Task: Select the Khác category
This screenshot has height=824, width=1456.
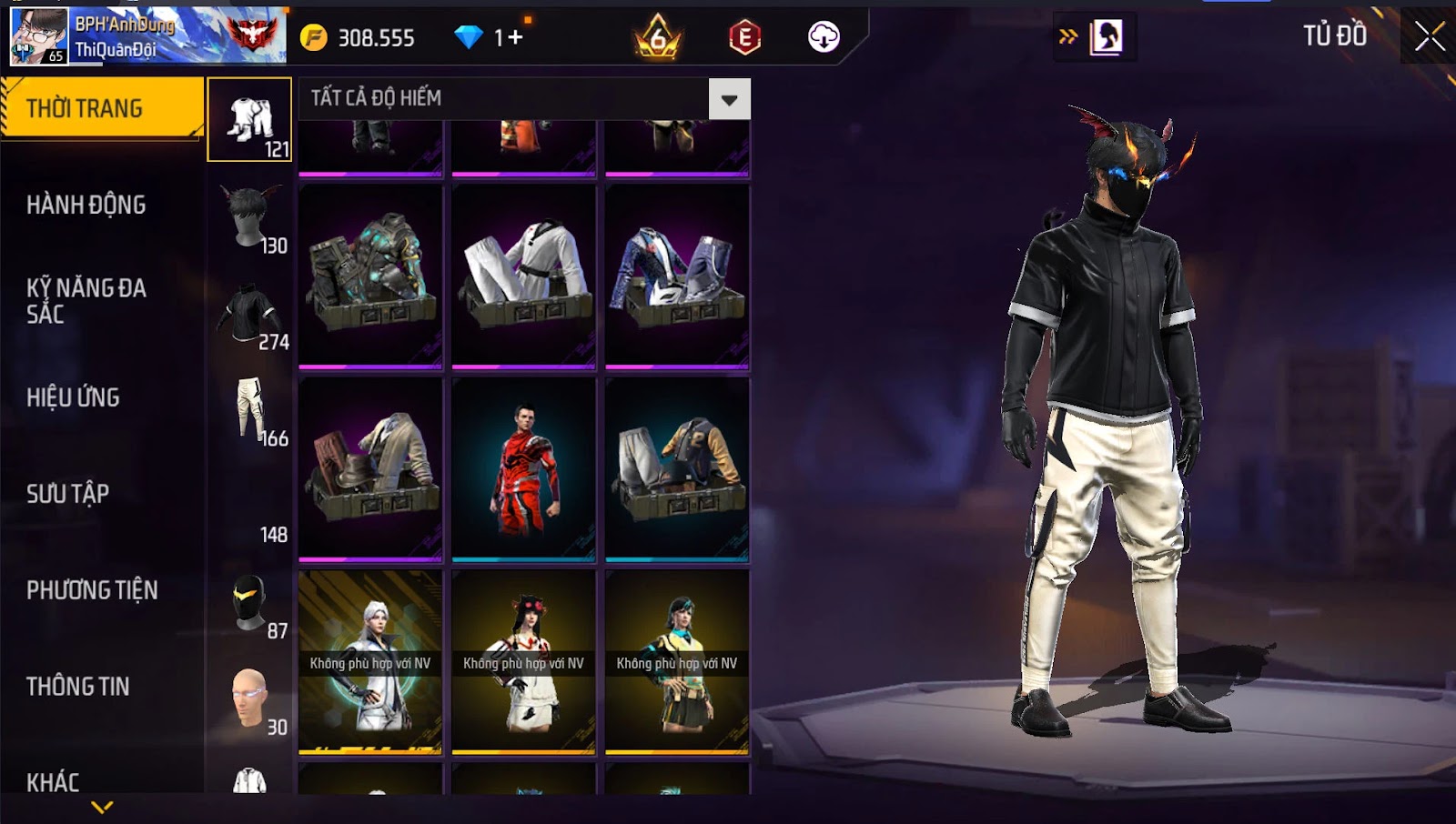Action: (x=53, y=782)
